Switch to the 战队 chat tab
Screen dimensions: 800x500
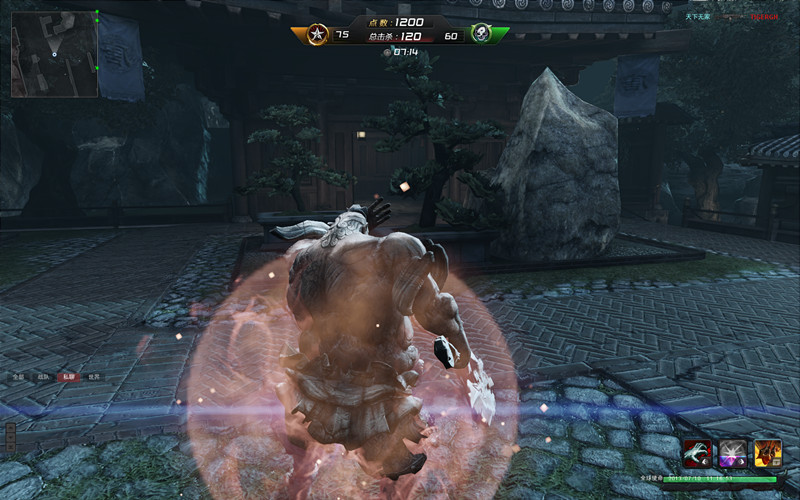tap(43, 377)
